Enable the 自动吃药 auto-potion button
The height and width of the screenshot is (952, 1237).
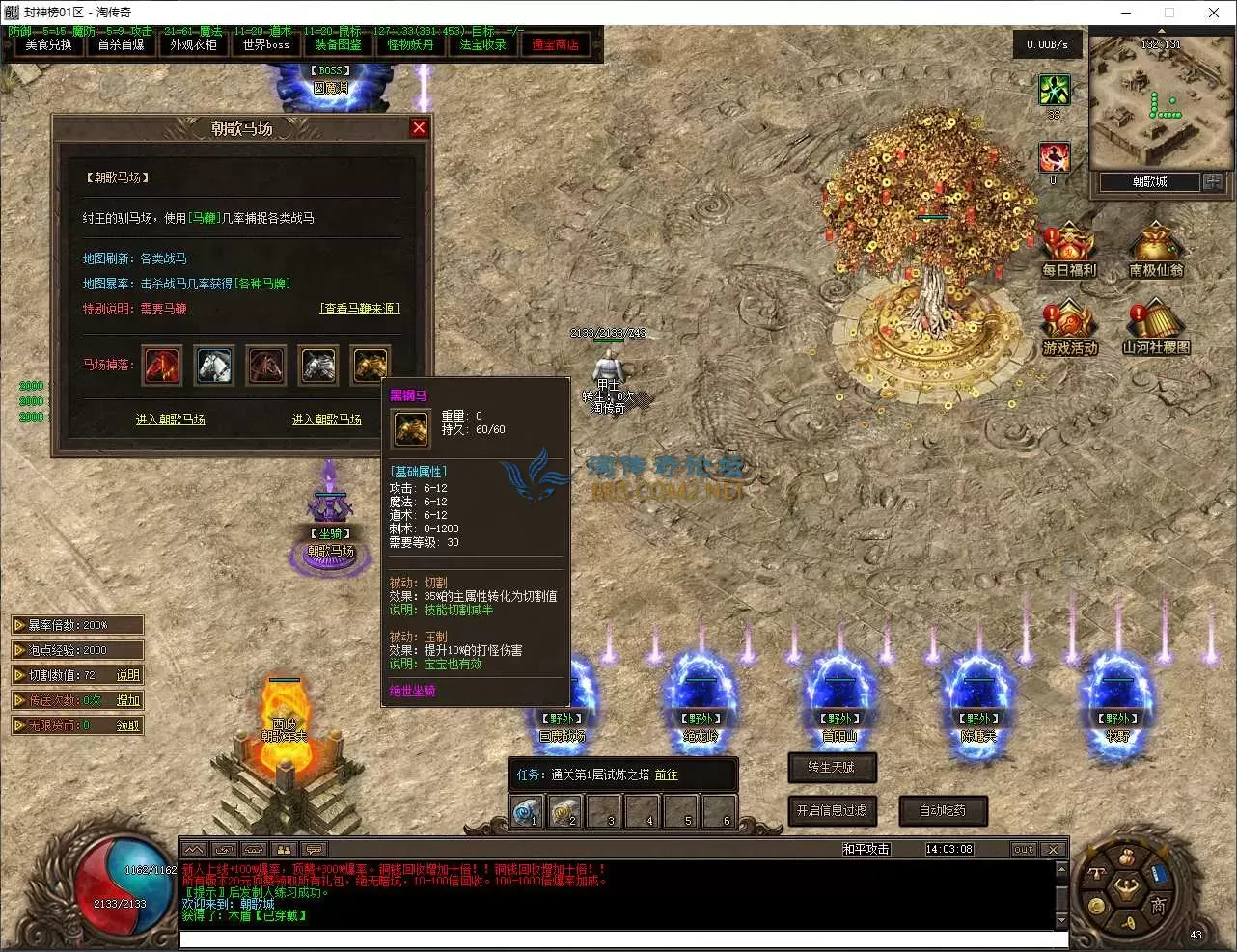(943, 811)
